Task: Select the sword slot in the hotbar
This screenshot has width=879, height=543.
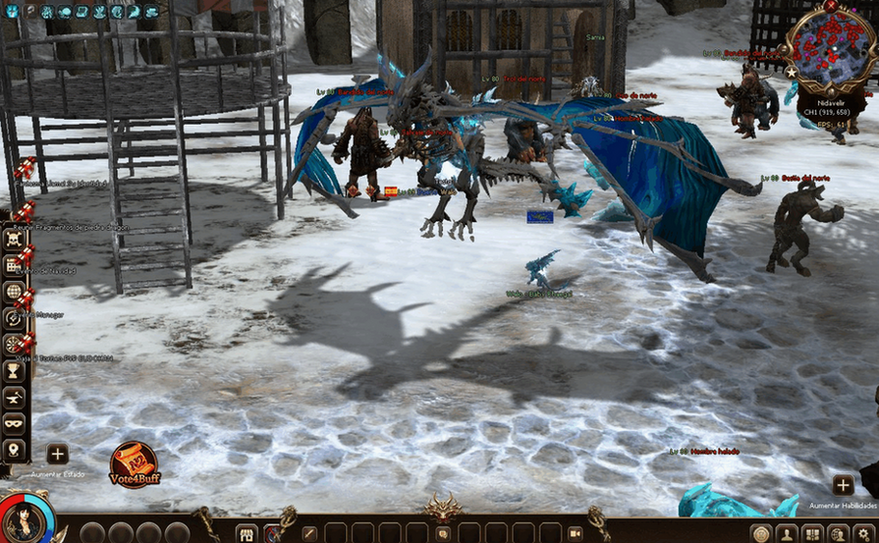Action: [310, 533]
